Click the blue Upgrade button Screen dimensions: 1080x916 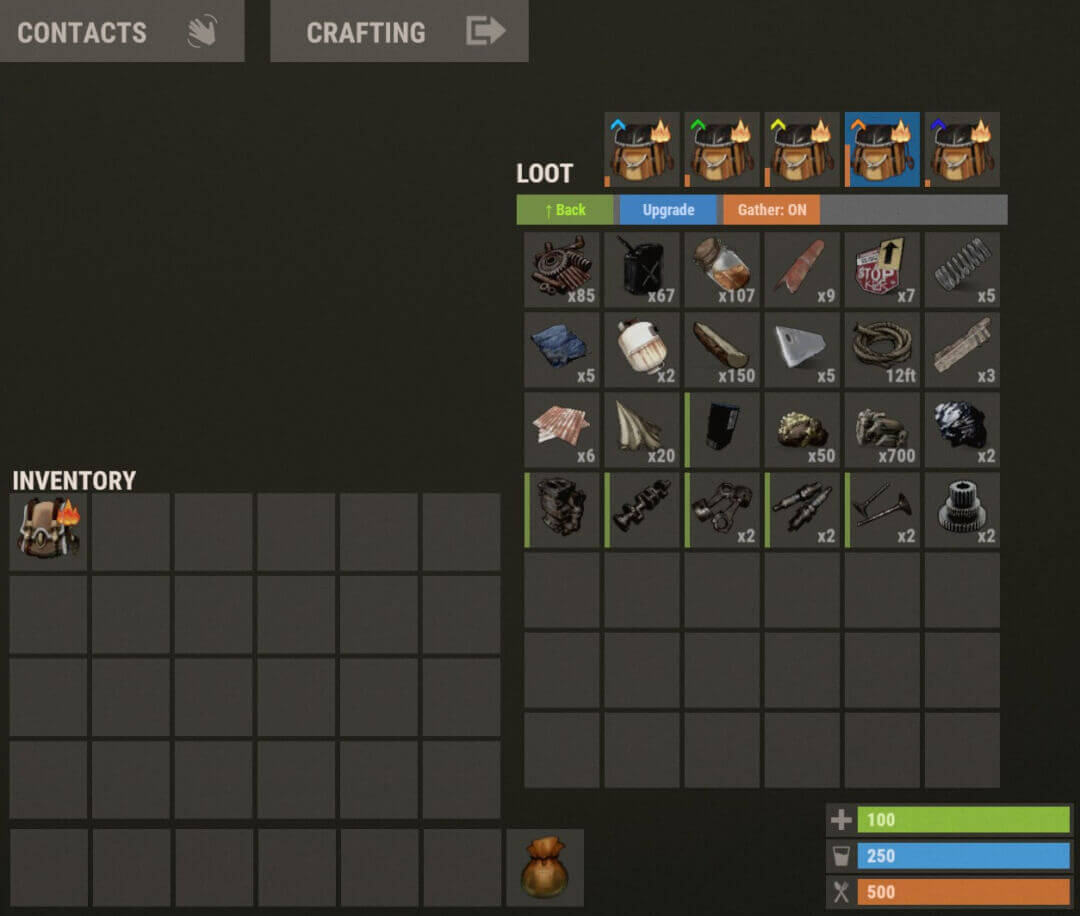click(668, 210)
